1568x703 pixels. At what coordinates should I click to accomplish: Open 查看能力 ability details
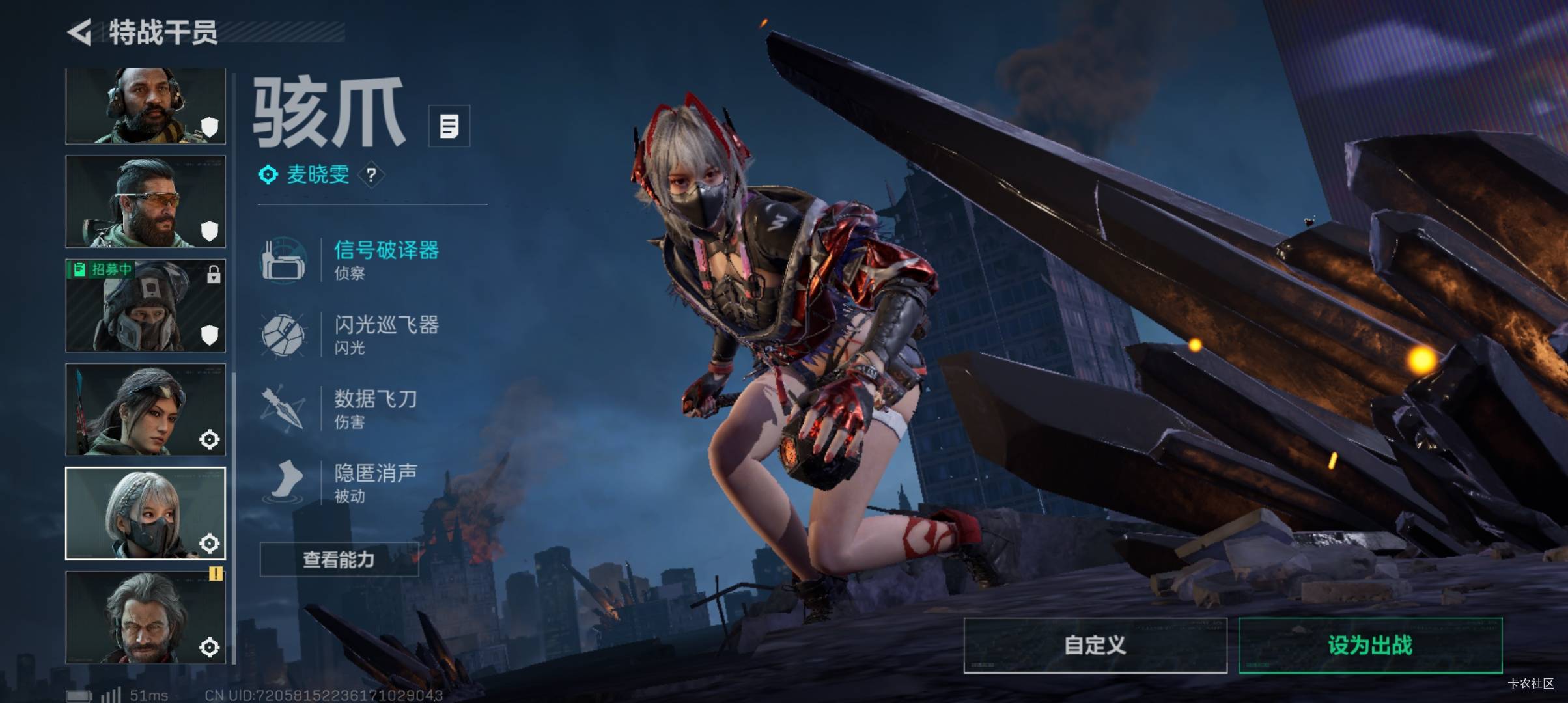coord(339,559)
